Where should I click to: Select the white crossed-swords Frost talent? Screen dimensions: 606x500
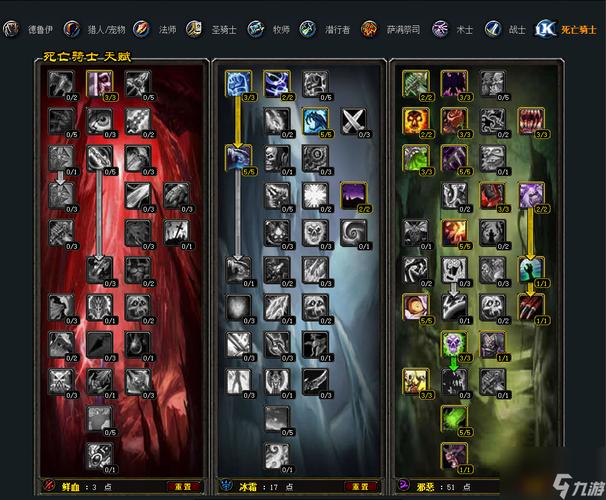click(355, 120)
